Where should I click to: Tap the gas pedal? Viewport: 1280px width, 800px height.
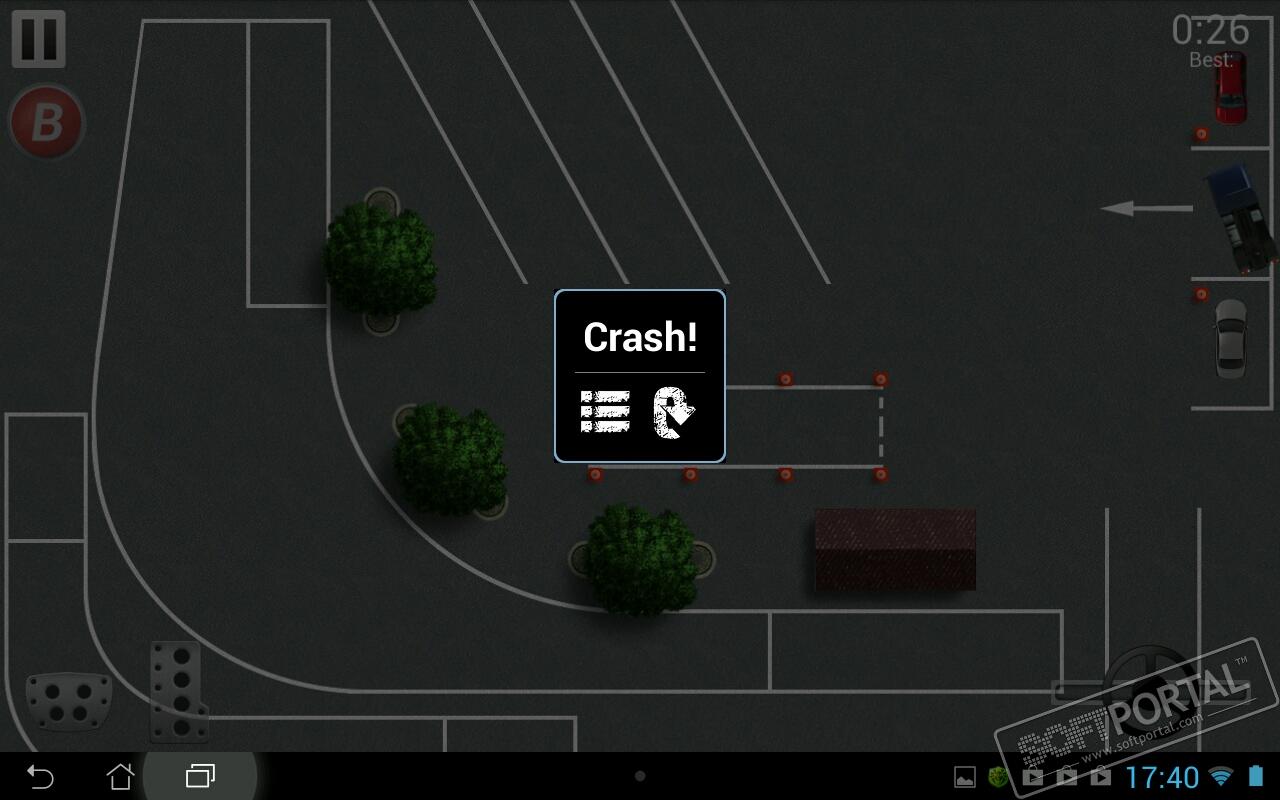tap(178, 690)
